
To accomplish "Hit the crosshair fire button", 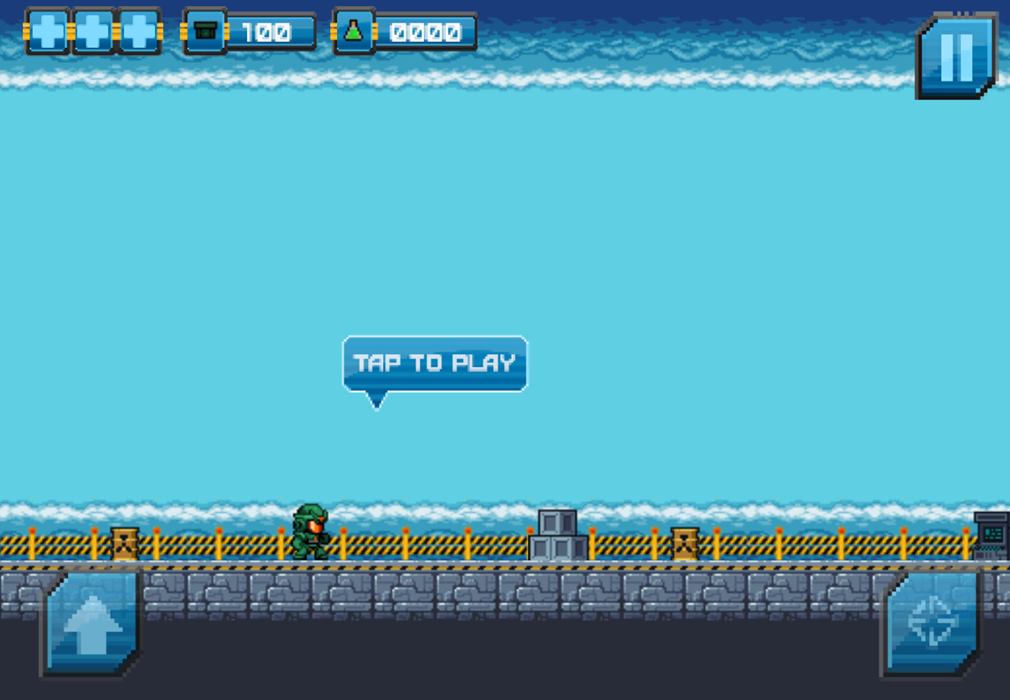I will [931, 624].
